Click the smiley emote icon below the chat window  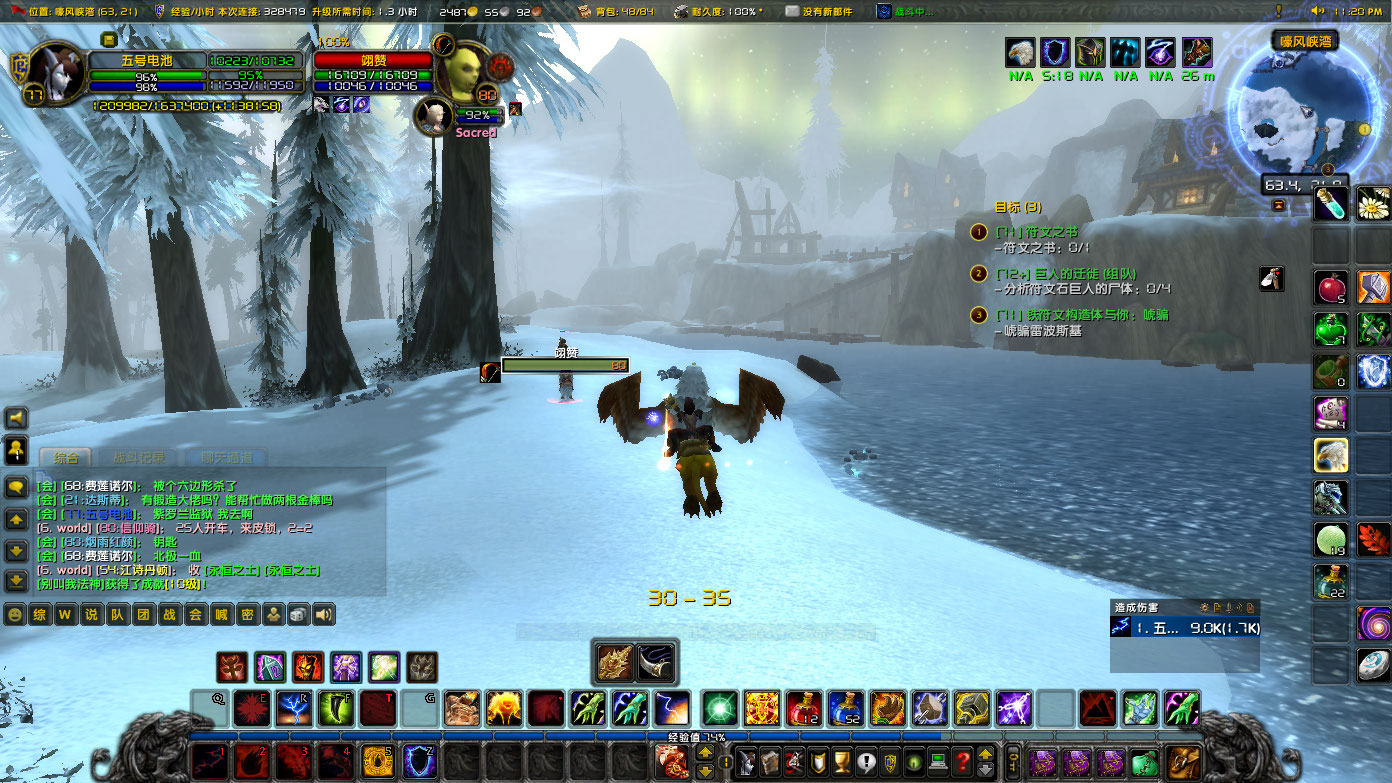[x=14, y=614]
